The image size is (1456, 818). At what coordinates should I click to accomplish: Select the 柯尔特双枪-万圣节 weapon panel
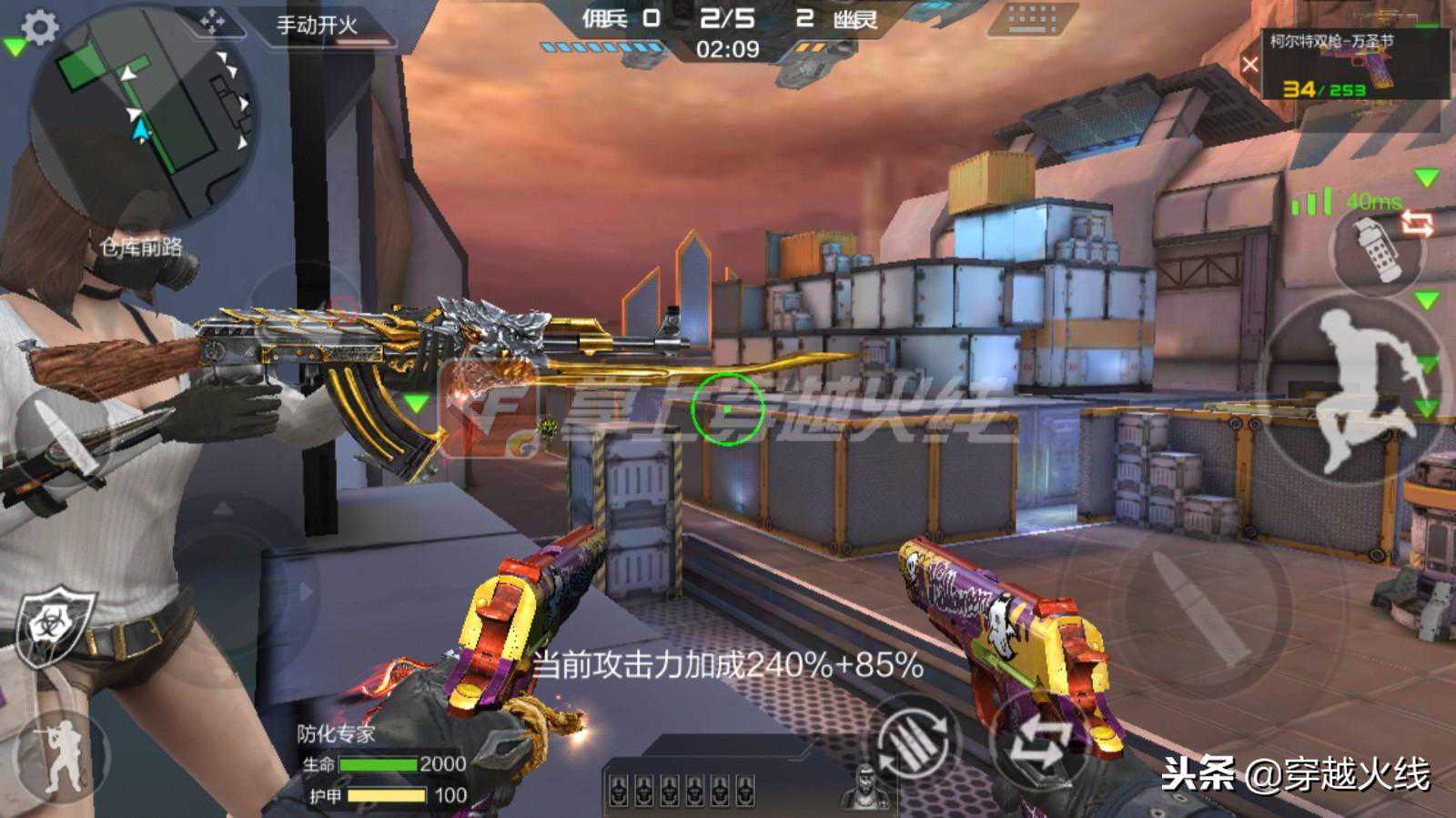[1354, 64]
